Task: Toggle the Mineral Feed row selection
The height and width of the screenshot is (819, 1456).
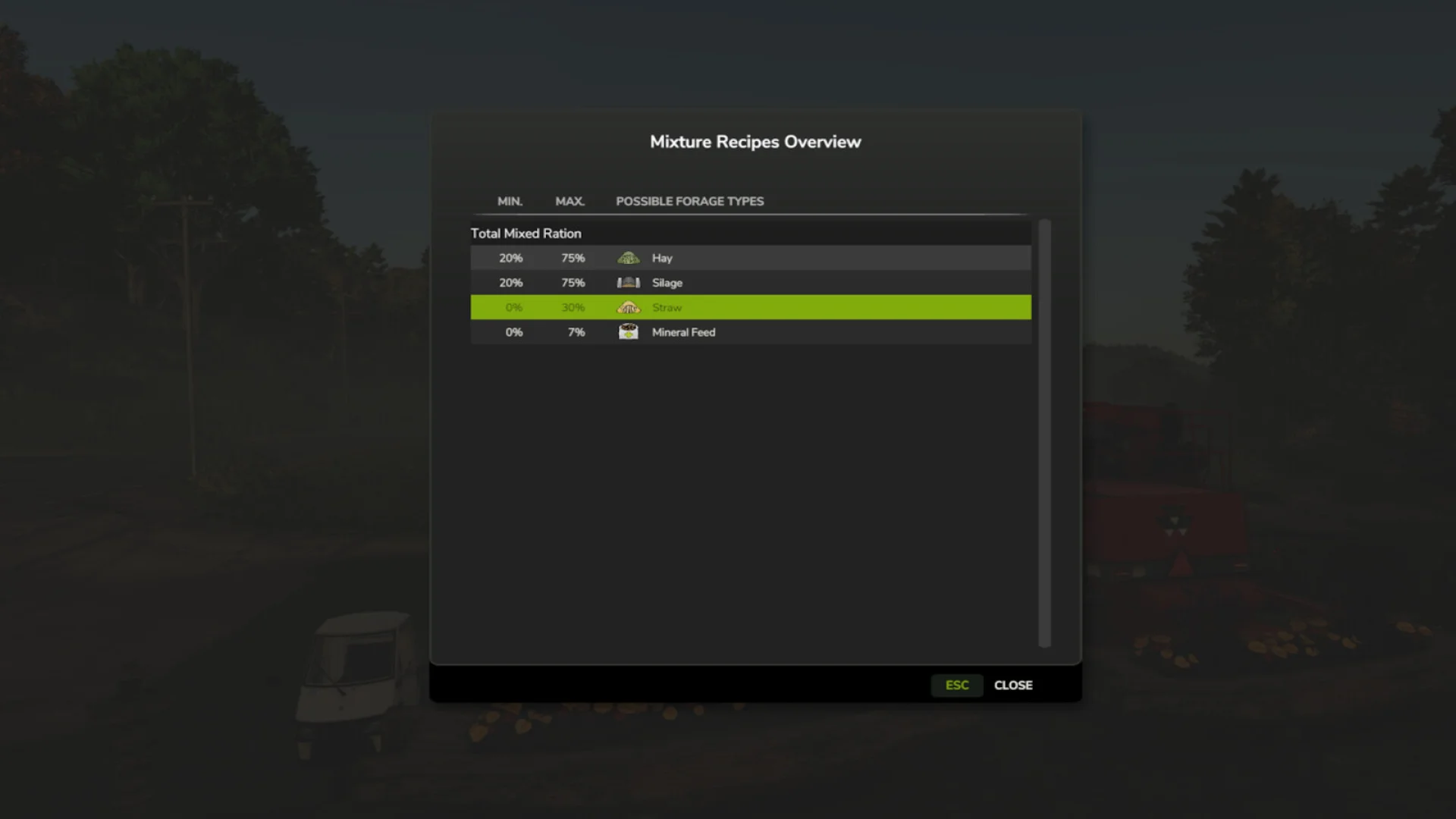Action: pyautogui.click(x=751, y=331)
